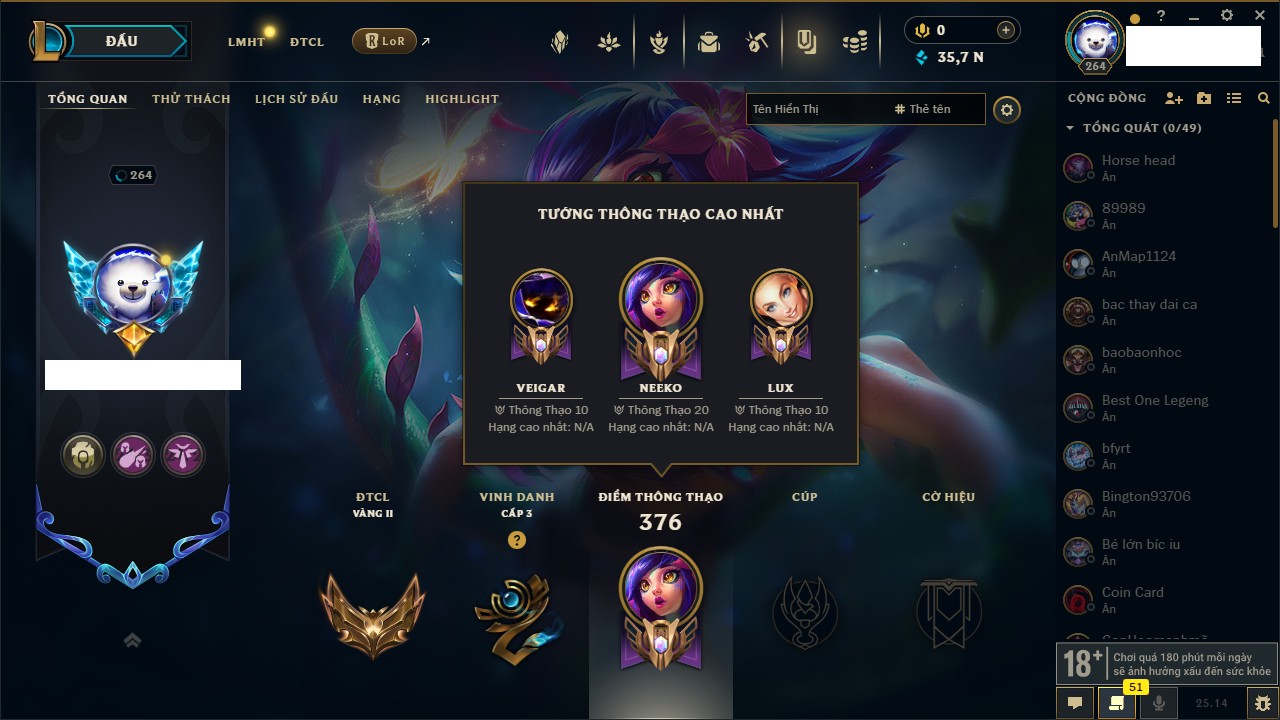The height and width of the screenshot is (720, 1280).
Task: Launch the LoR button
Action: 385,41
